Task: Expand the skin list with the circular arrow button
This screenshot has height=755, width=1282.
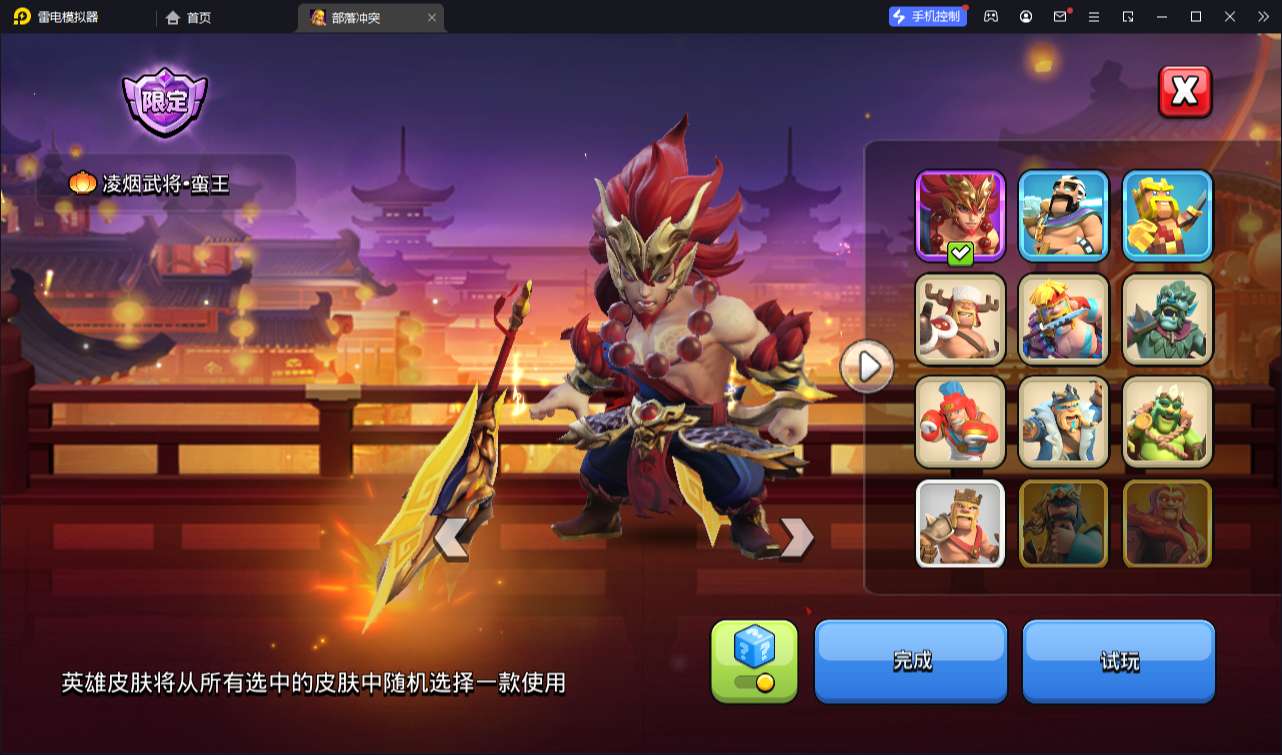Action: 868,367
